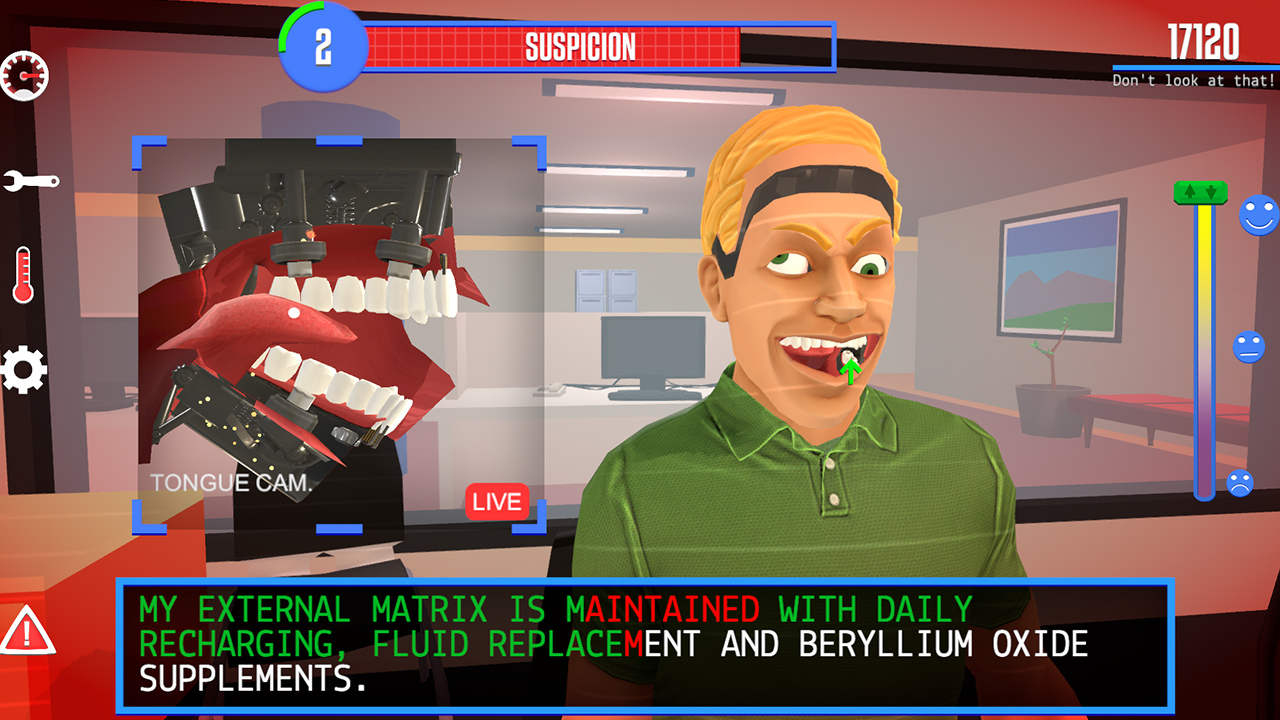
Task: Click the up arrow on the mood handle
Action: point(1189,190)
